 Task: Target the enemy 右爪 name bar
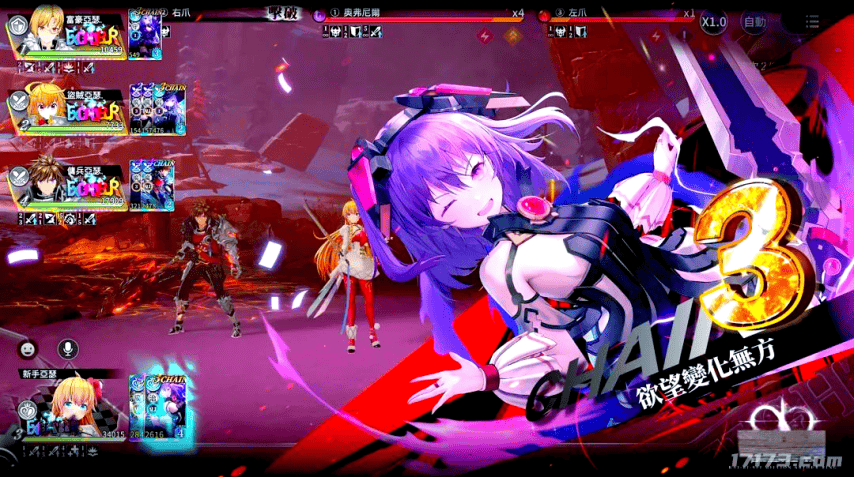coord(215,15)
